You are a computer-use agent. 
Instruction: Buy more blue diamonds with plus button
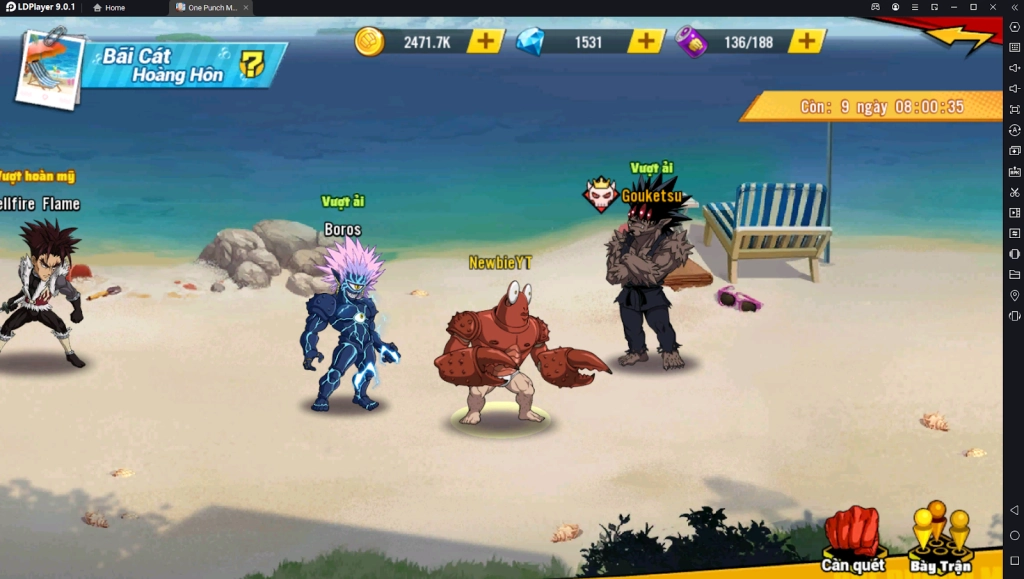[x=646, y=41]
